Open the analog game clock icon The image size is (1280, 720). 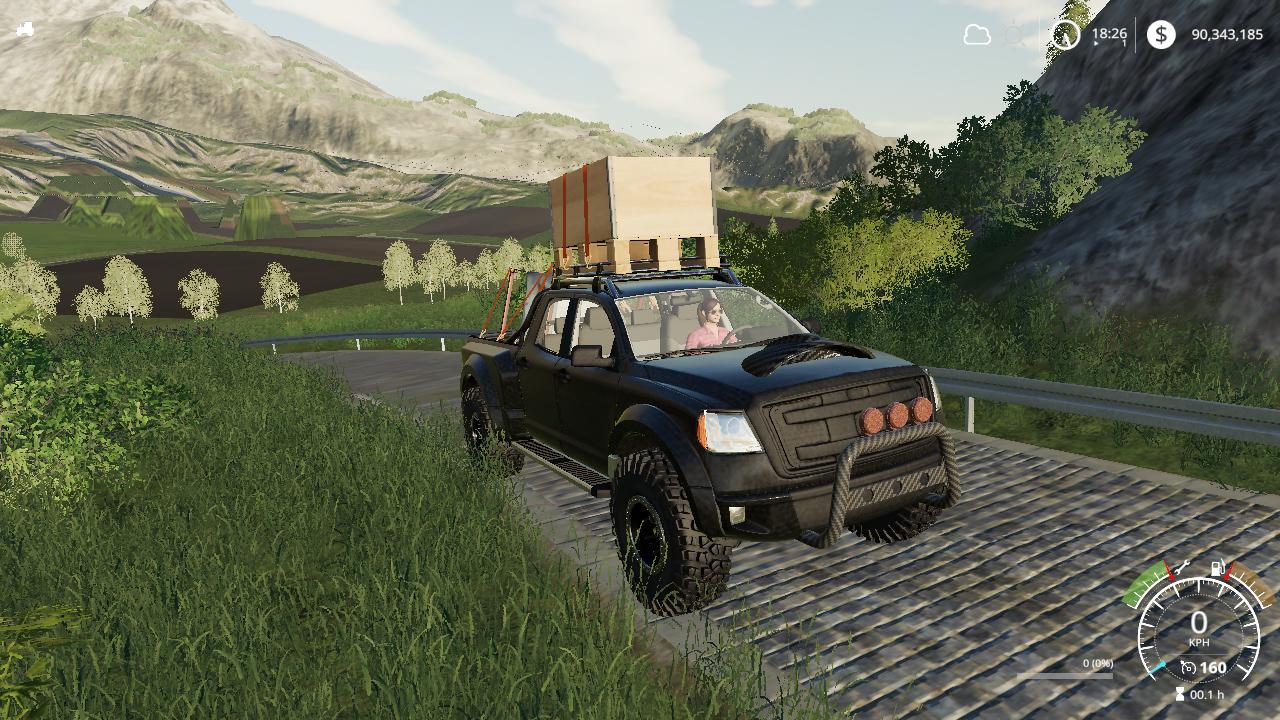[x=1065, y=36]
